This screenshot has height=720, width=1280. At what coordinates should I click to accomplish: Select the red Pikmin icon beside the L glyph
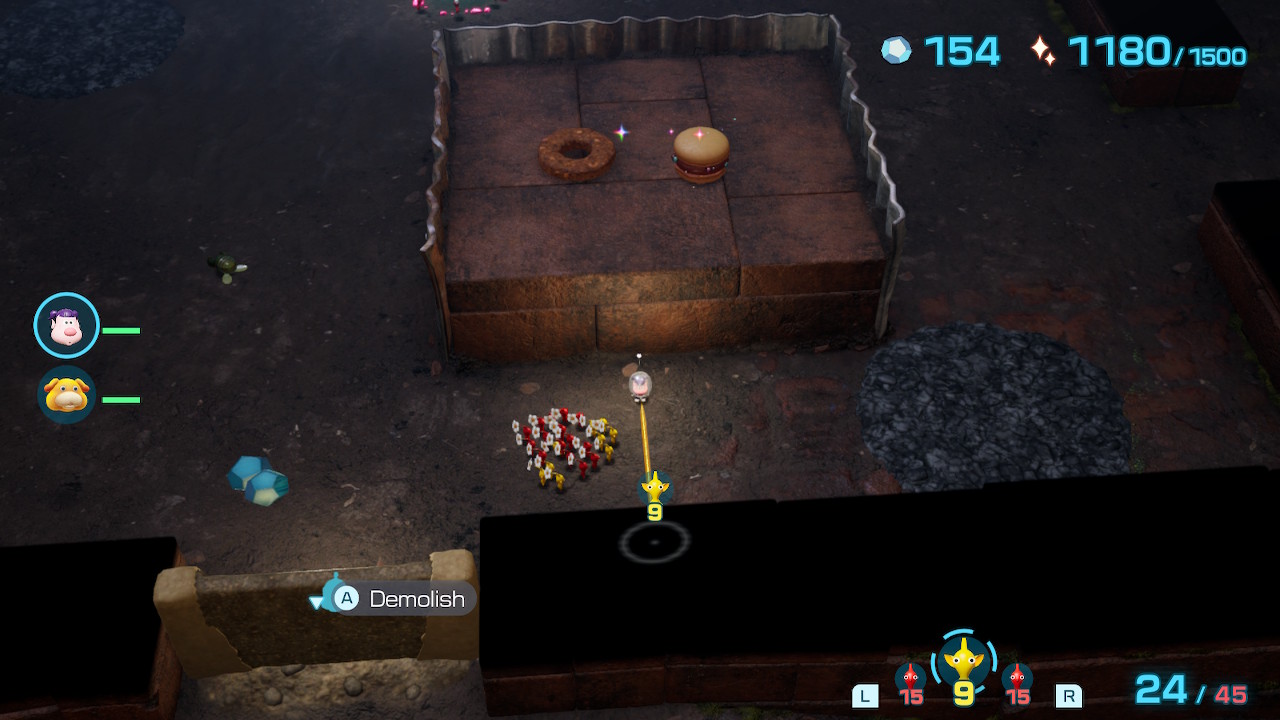click(910, 678)
